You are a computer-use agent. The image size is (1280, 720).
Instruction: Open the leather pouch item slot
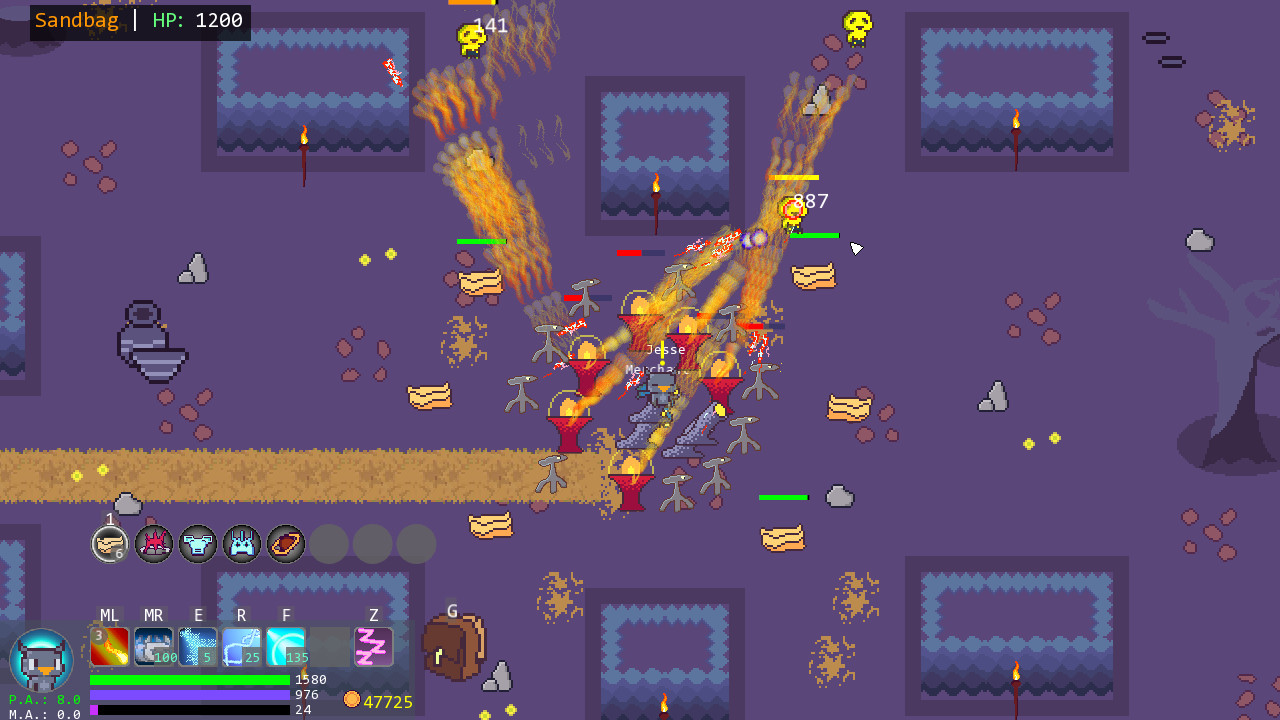tap(286, 544)
